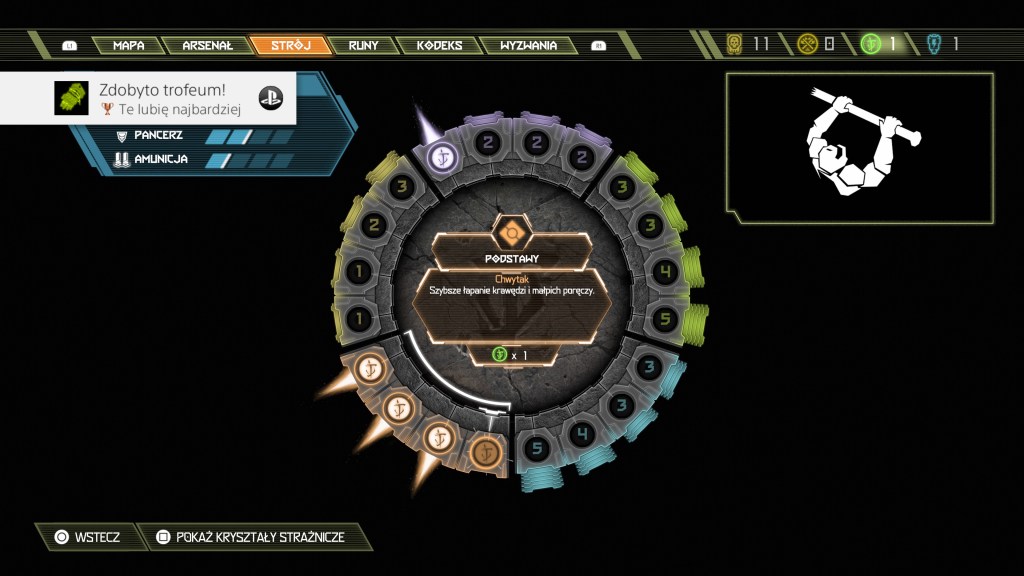Open the Arsenał tab
The image size is (1024, 576).
(207, 45)
